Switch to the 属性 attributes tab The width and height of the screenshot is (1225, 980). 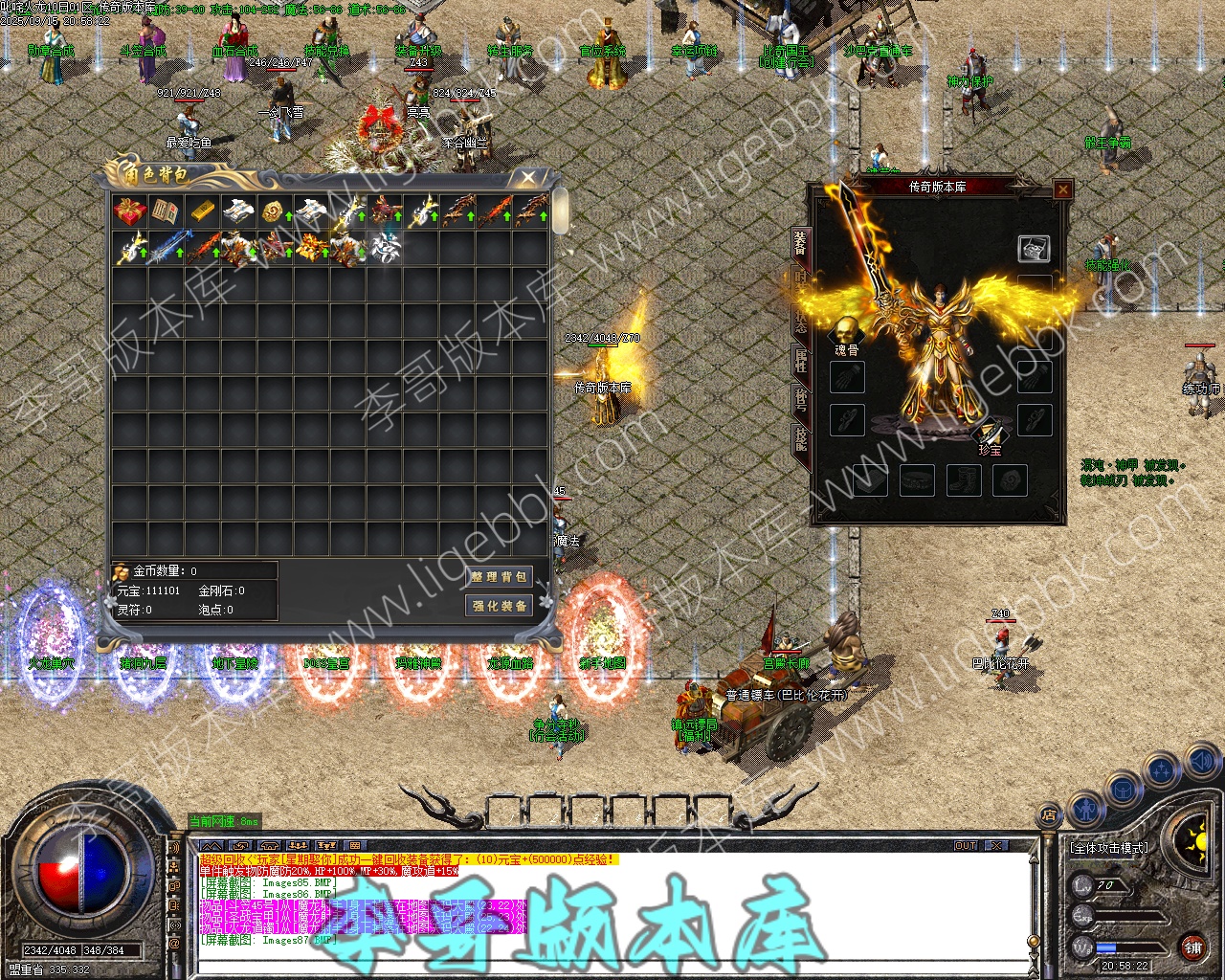click(x=800, y=360)
